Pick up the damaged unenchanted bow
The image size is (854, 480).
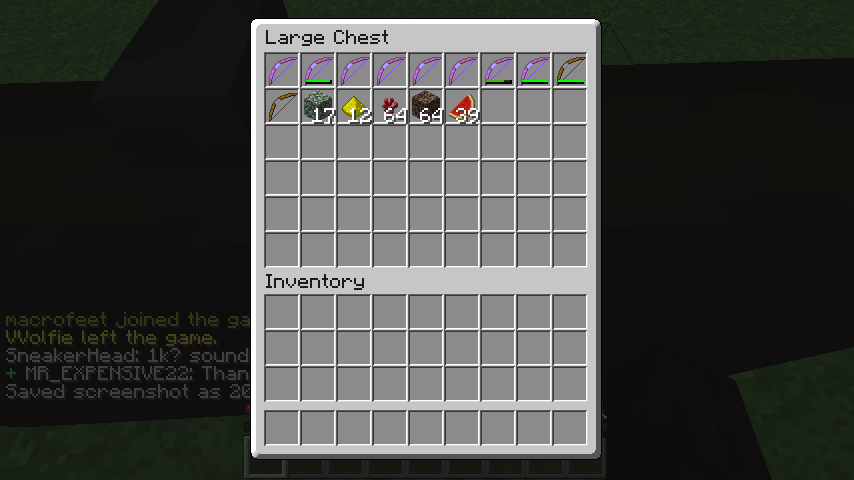coord(570,70)
